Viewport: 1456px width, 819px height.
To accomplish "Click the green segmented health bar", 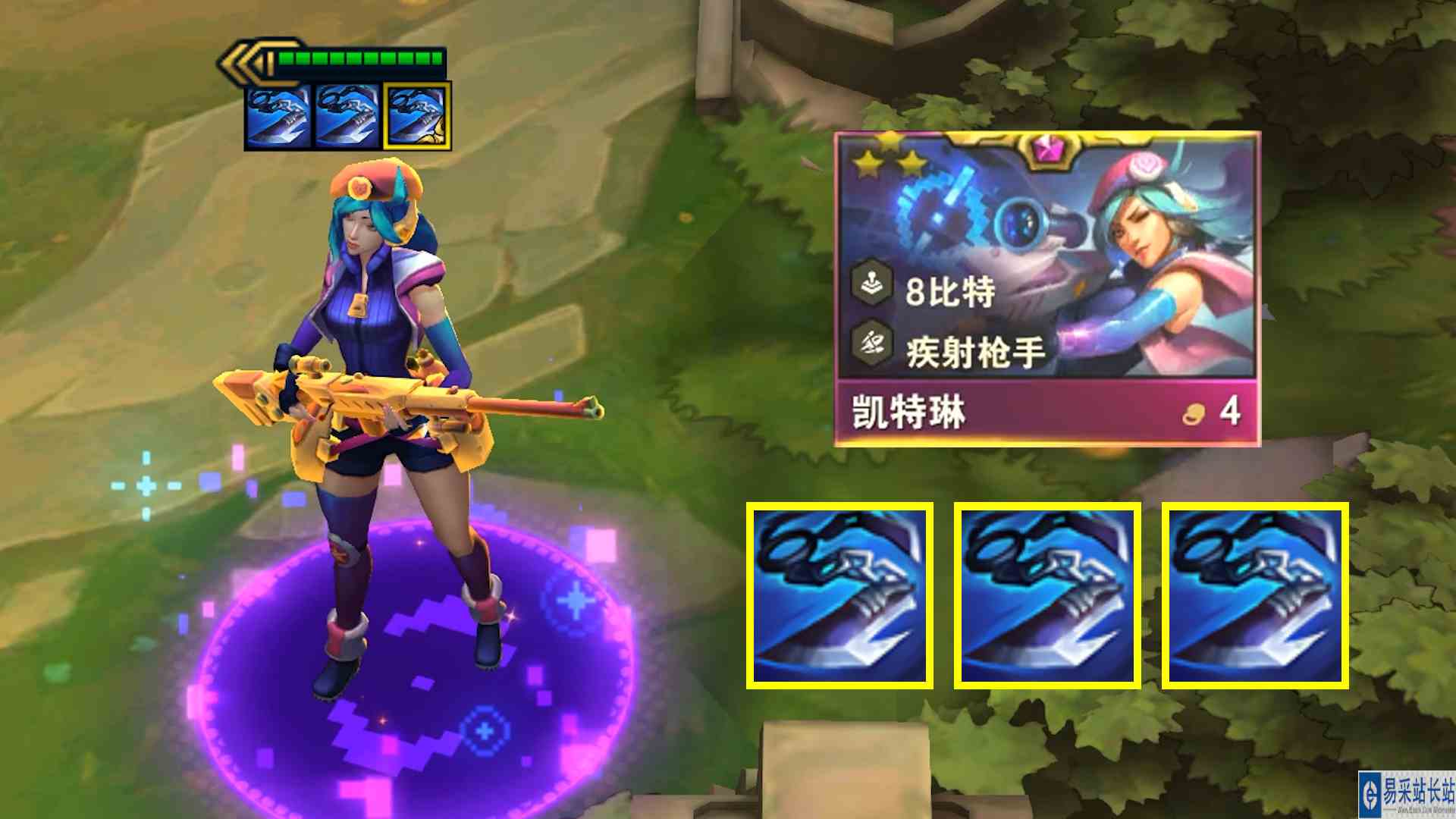I will click(360, 57).
